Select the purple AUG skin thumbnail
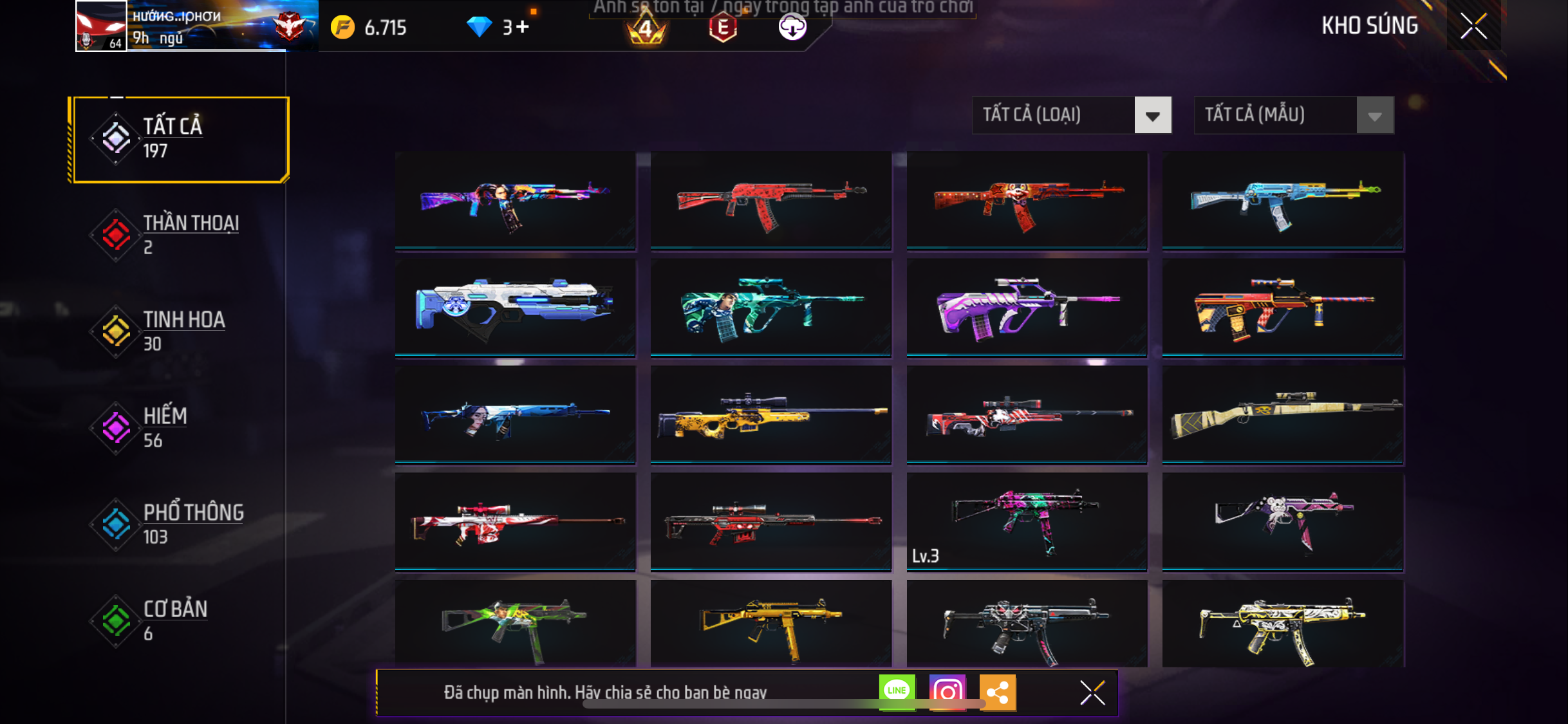 [x=1026, y=308]
